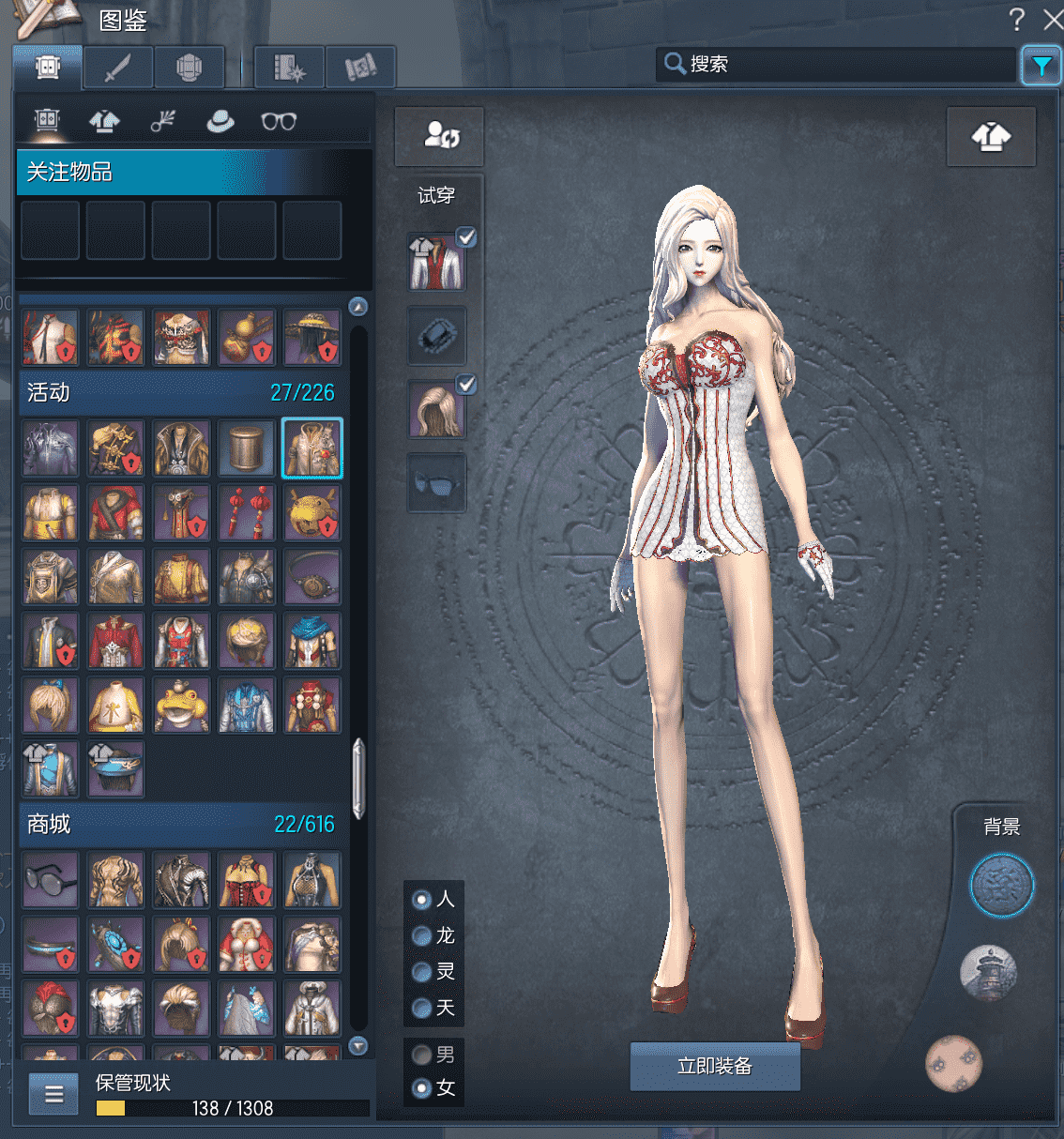Open the list menu button beside 保管现状

pyautogui.click(x=53, y=1094)
